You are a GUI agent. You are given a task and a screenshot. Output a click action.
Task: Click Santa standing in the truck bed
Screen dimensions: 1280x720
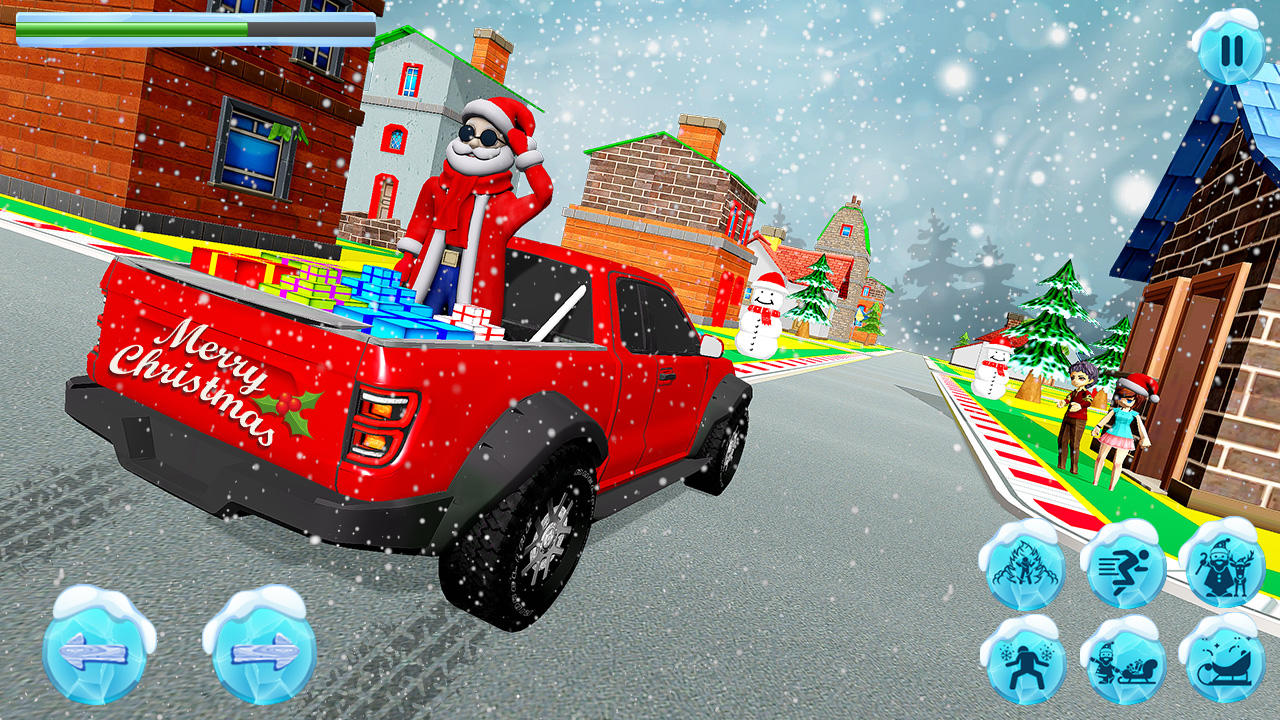pos(478,200)
